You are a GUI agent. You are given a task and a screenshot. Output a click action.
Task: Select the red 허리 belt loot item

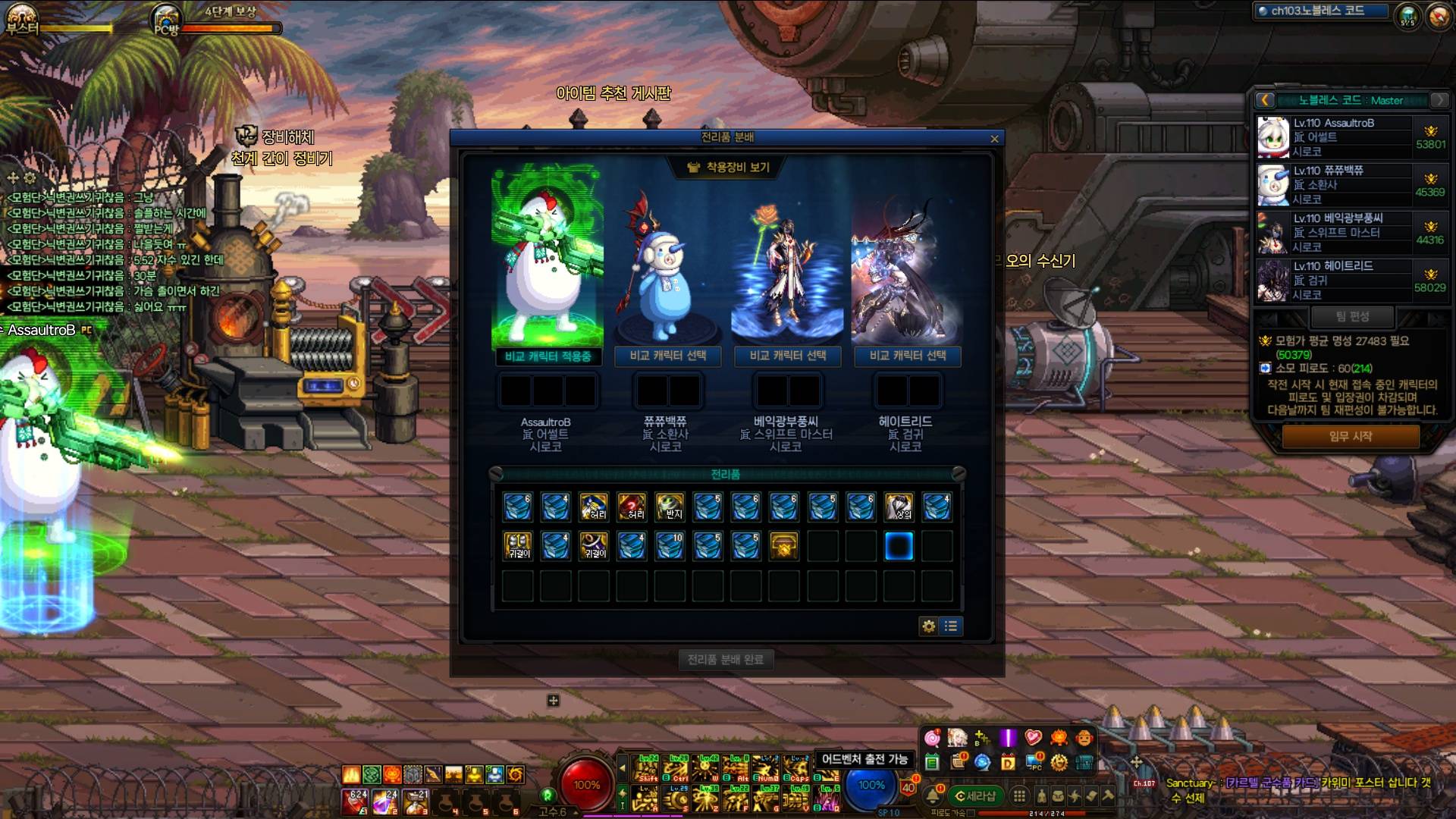coord(632,507)
